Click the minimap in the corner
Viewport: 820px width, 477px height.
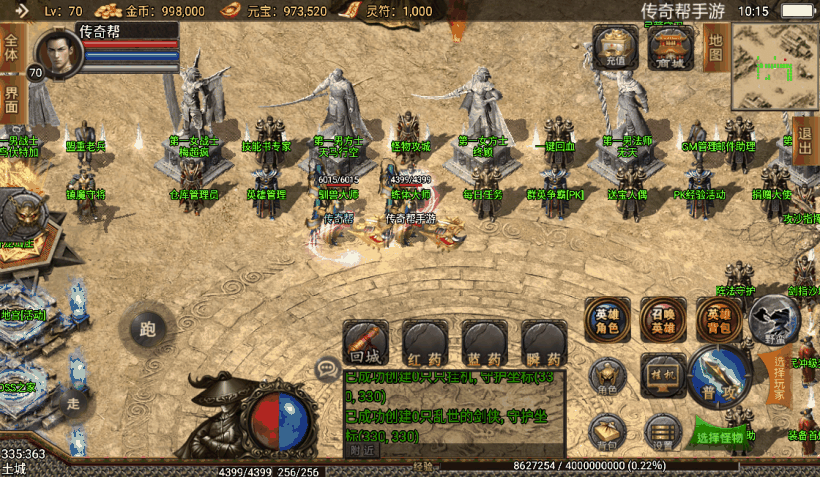click(x=774, y=67)
